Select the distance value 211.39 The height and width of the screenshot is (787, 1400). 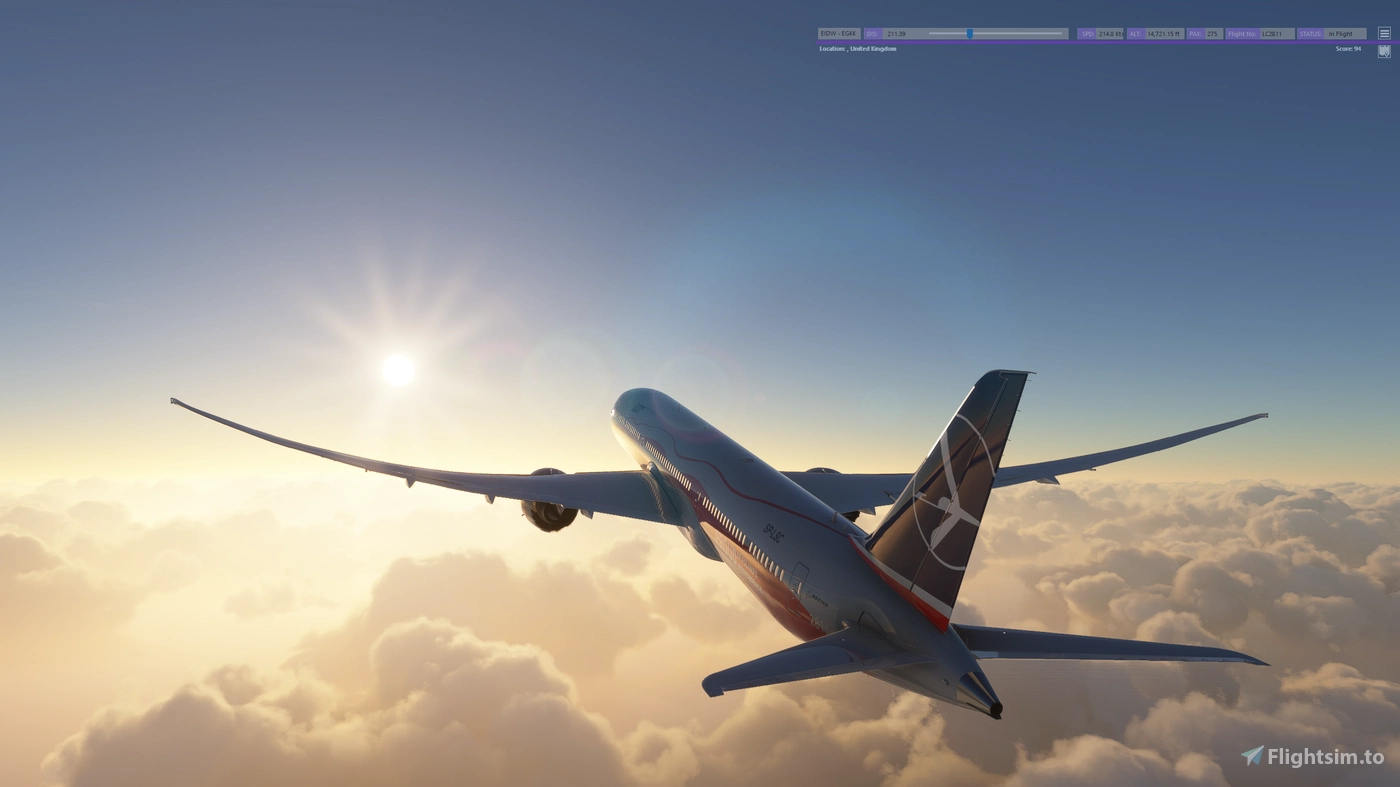pos(896,33)
